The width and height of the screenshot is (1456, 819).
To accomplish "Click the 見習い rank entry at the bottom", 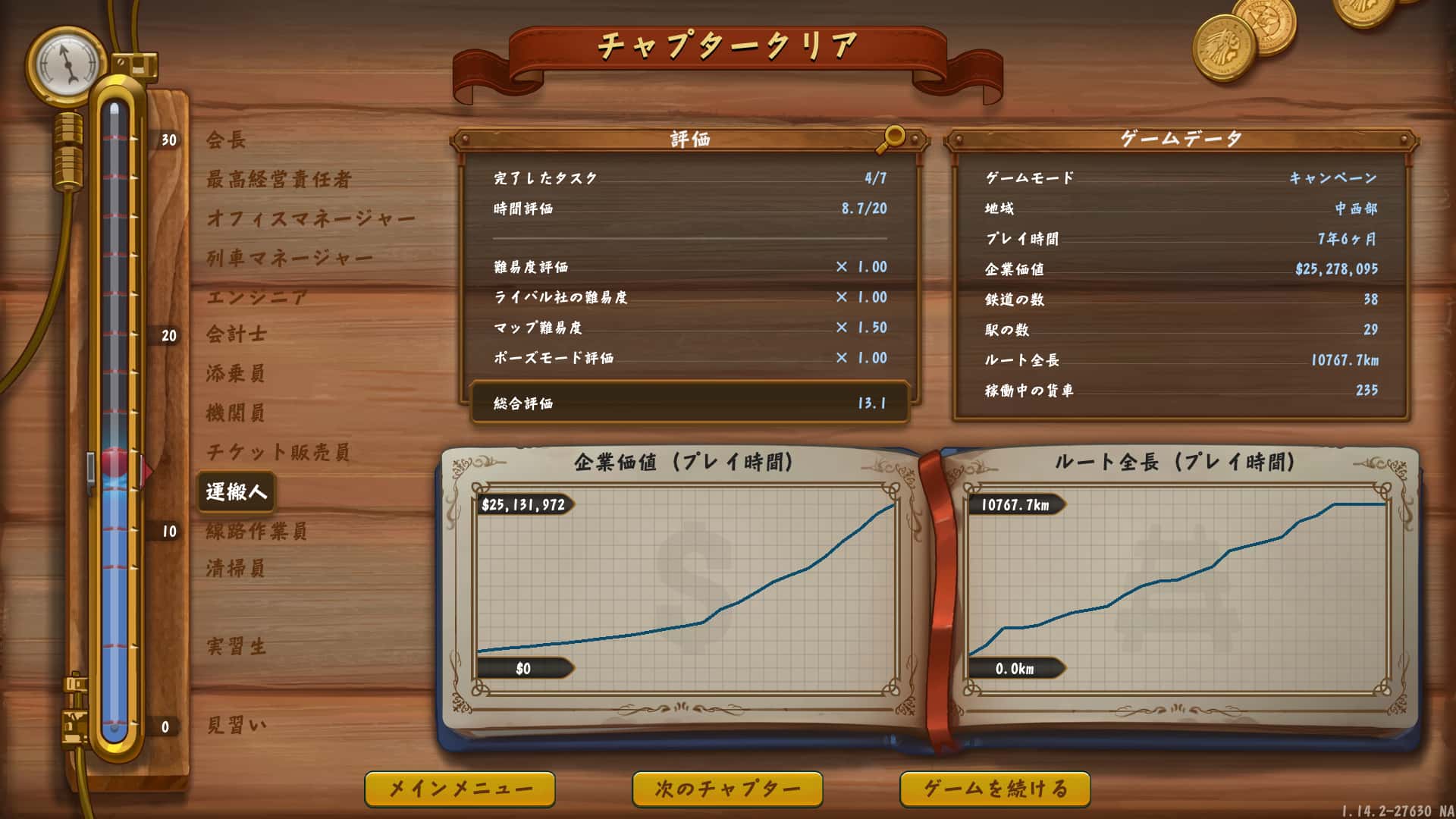I will coord(237,724).
